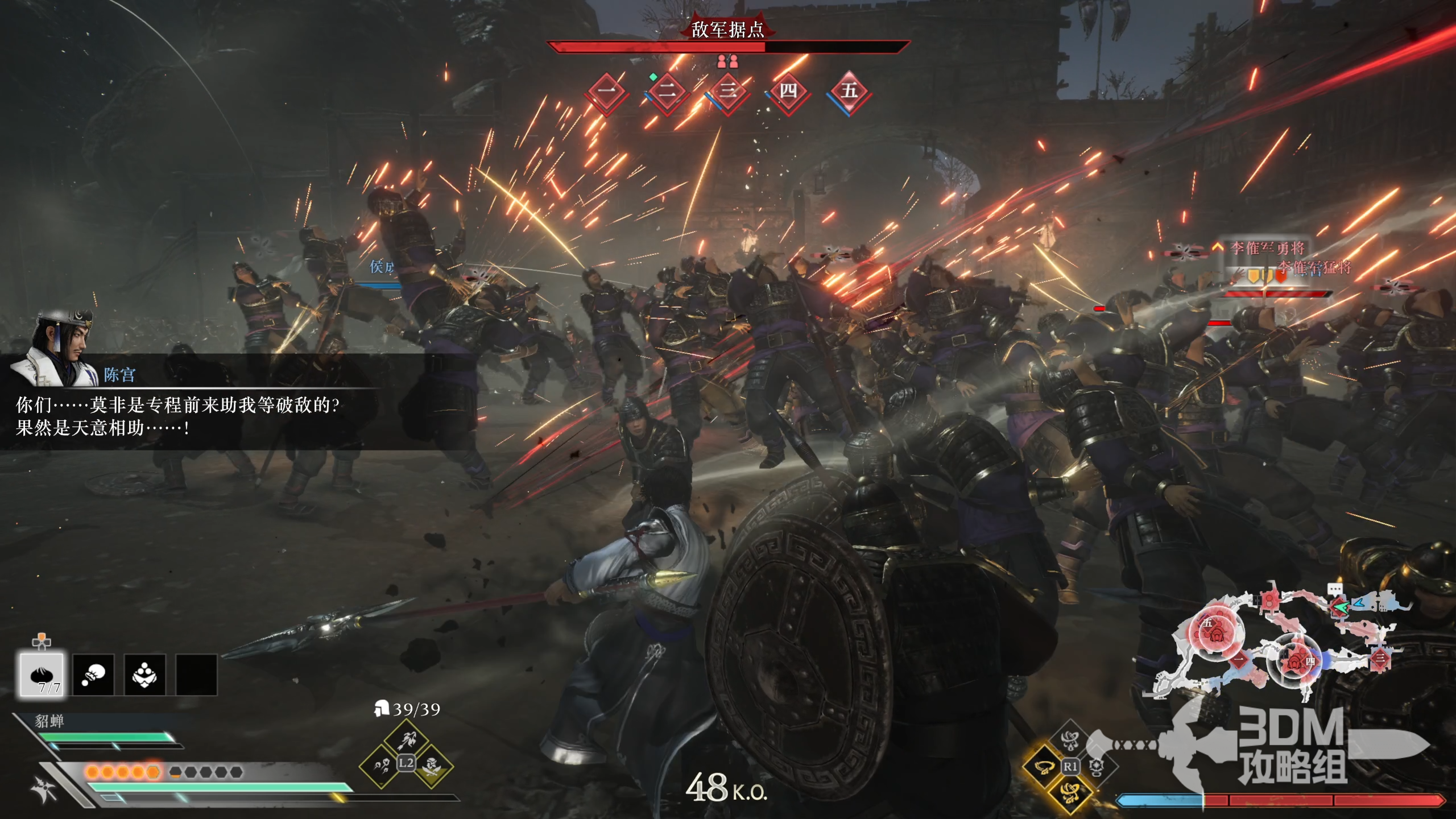Click enemy base marker 五 at top
The height and width of the screenshot is (819, 1456).
[849, 92]
